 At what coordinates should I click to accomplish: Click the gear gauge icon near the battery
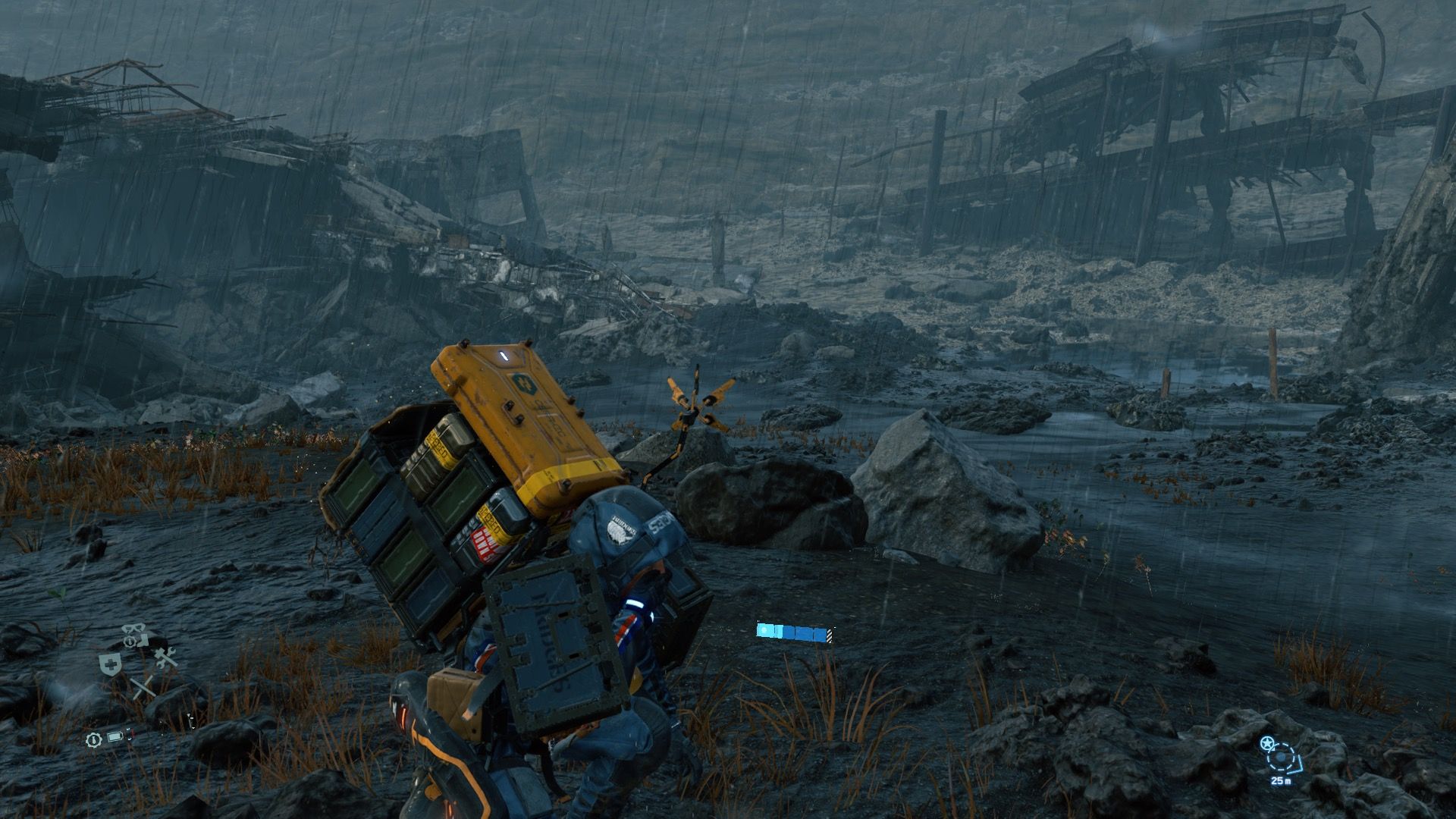(x=94, y=740)
